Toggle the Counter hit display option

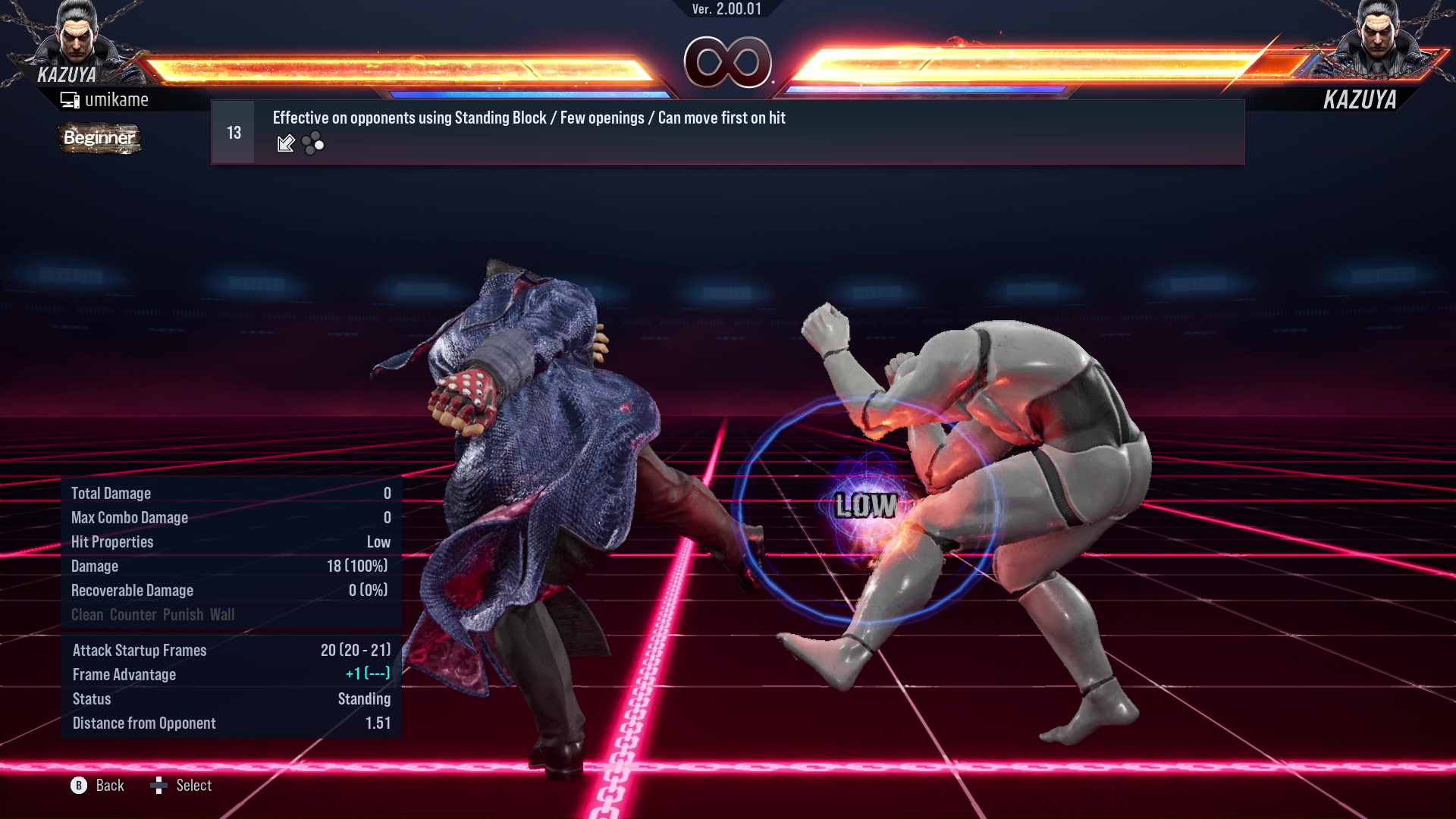click(x=133, y=614)
